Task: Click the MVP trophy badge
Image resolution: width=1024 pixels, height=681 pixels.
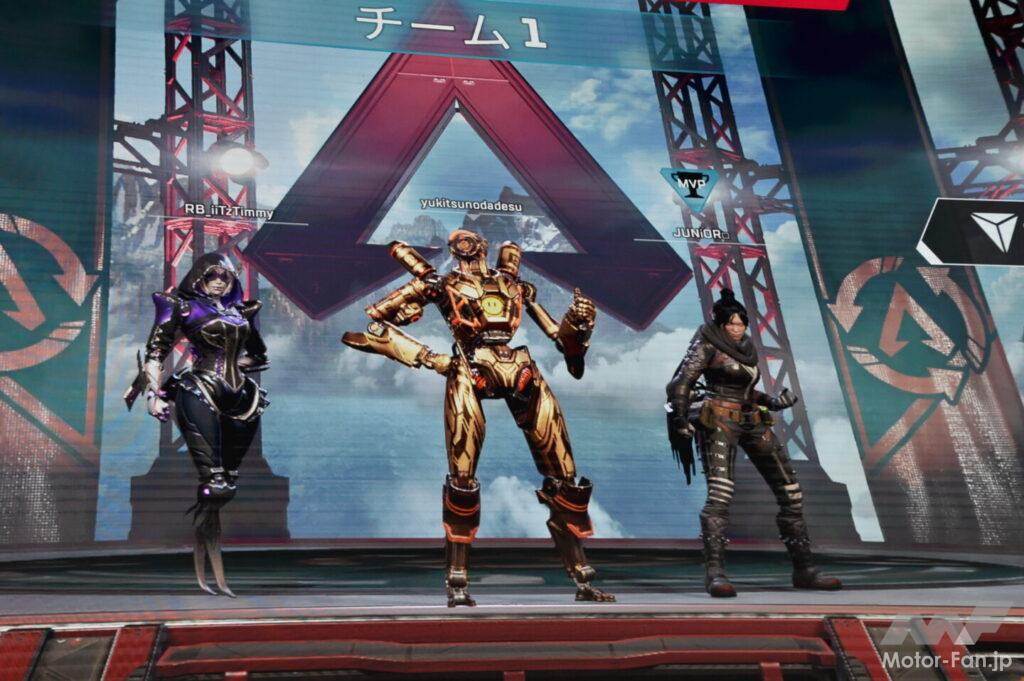Action: (689, 186)
